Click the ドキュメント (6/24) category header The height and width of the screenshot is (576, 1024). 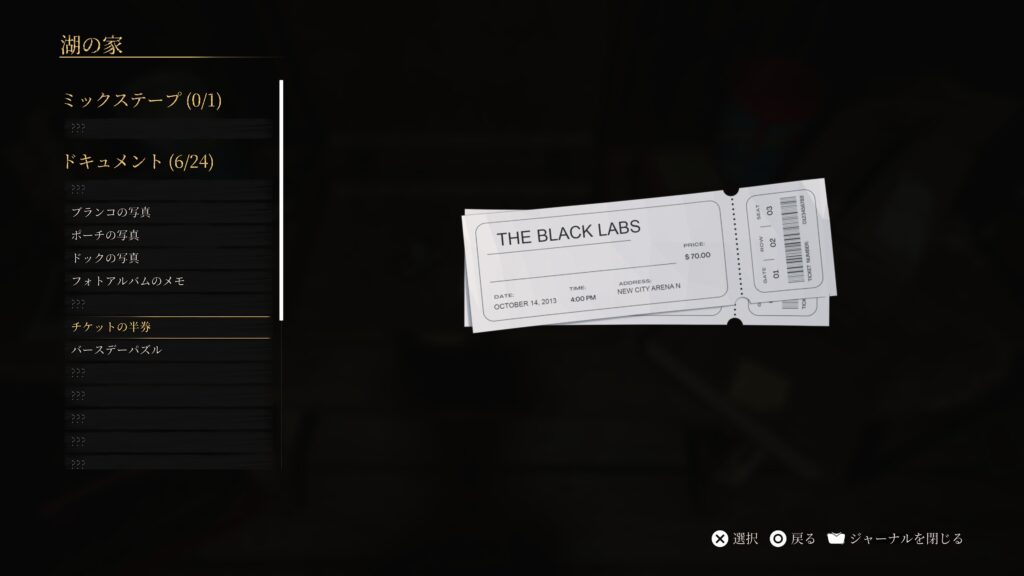pyautogui.click(x=138, y=162)
